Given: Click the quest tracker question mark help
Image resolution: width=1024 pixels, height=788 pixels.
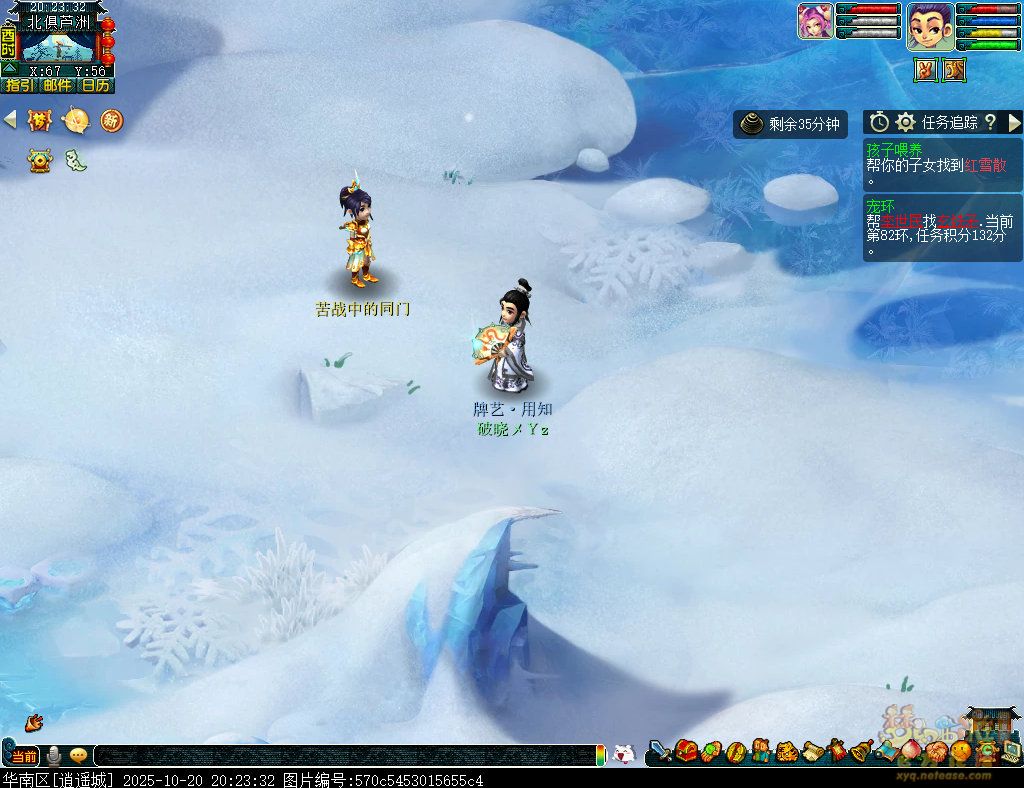Looking at the screenshot, I should 990,122.
